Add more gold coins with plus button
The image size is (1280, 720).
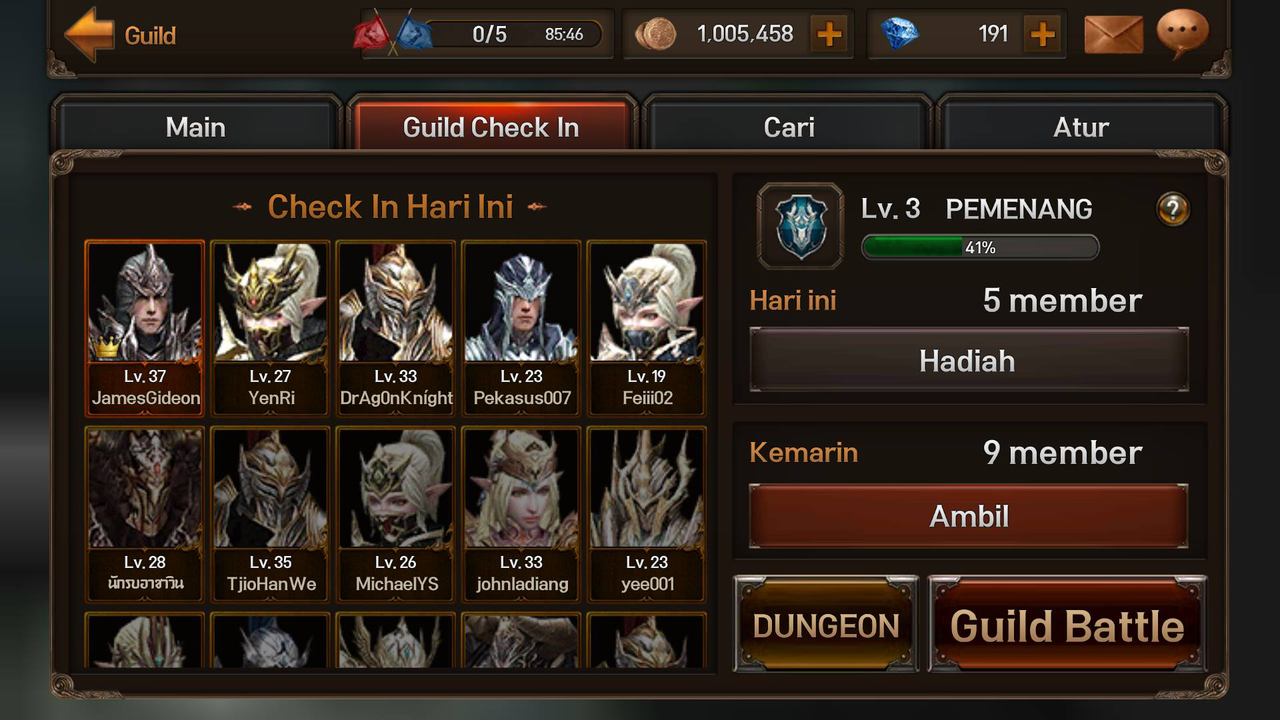829,35
